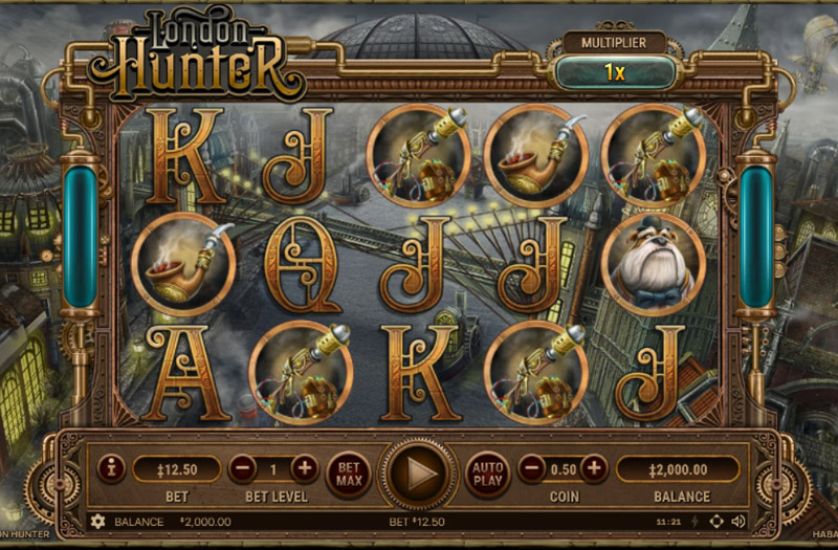Mute the game sound
The image size is (838, 550).
[x=738, y=521]
